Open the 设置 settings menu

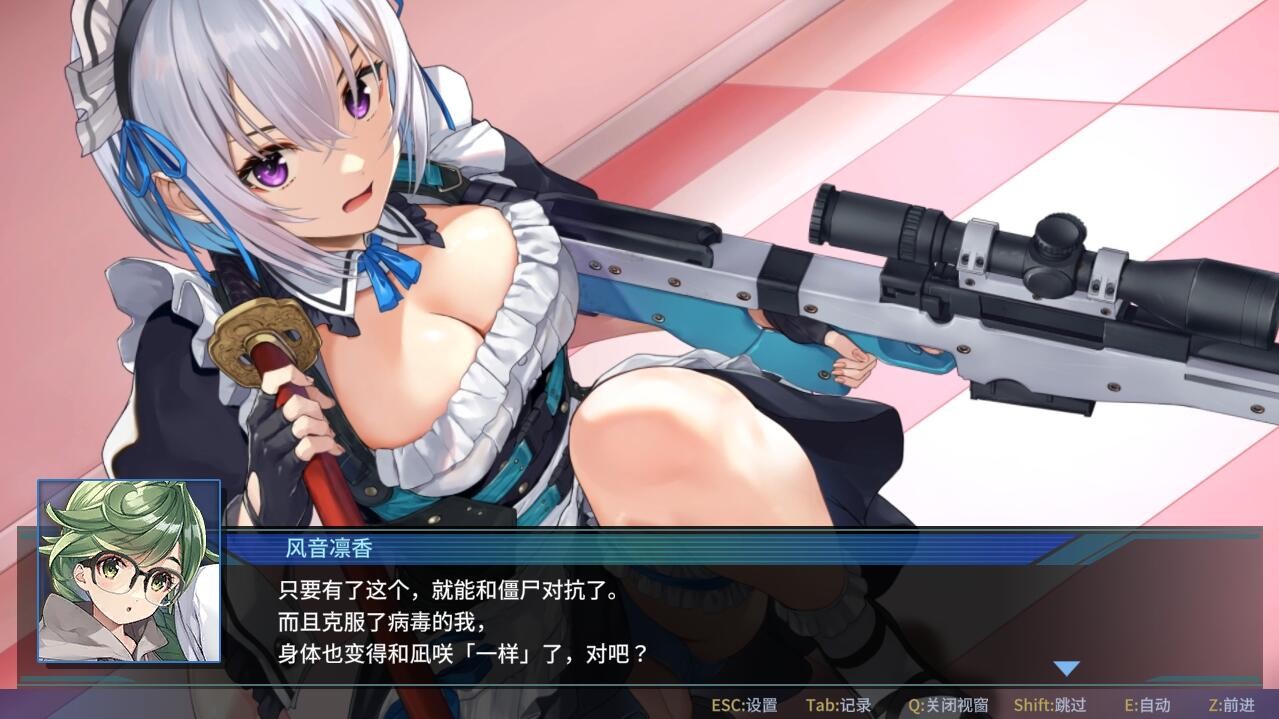point(744,705)
